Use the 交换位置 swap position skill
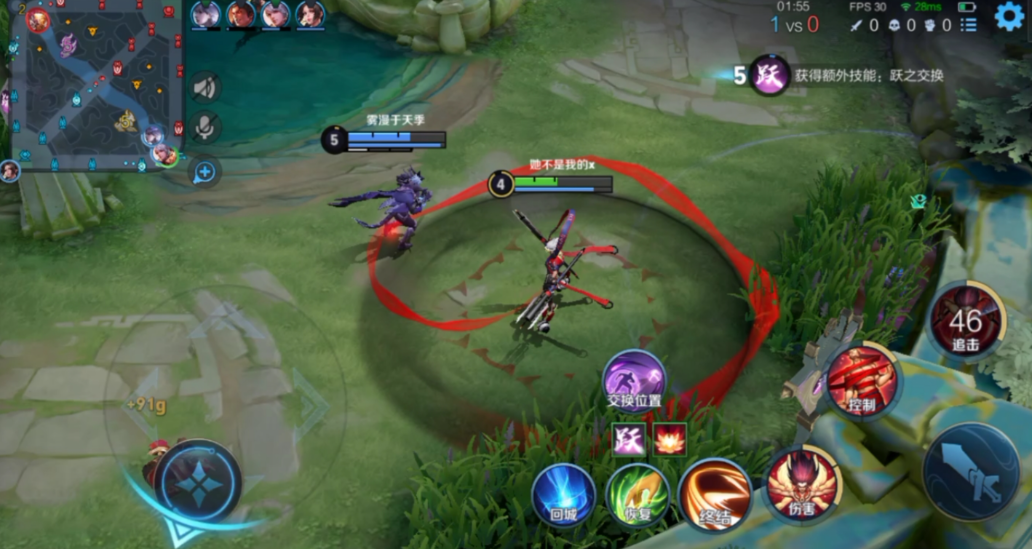 tap(634, 382)
